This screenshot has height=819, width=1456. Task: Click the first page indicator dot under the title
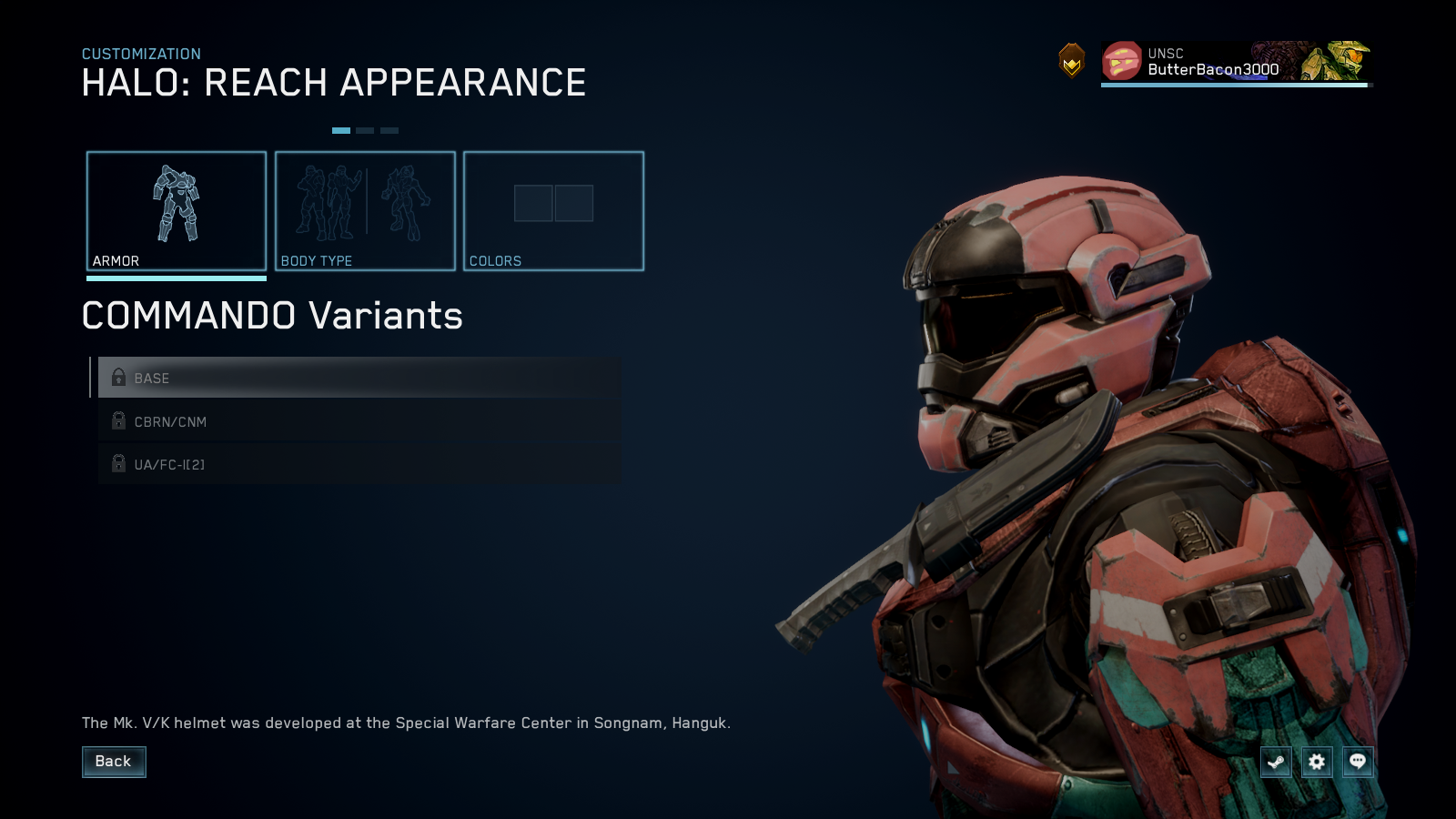coord(341,130)
